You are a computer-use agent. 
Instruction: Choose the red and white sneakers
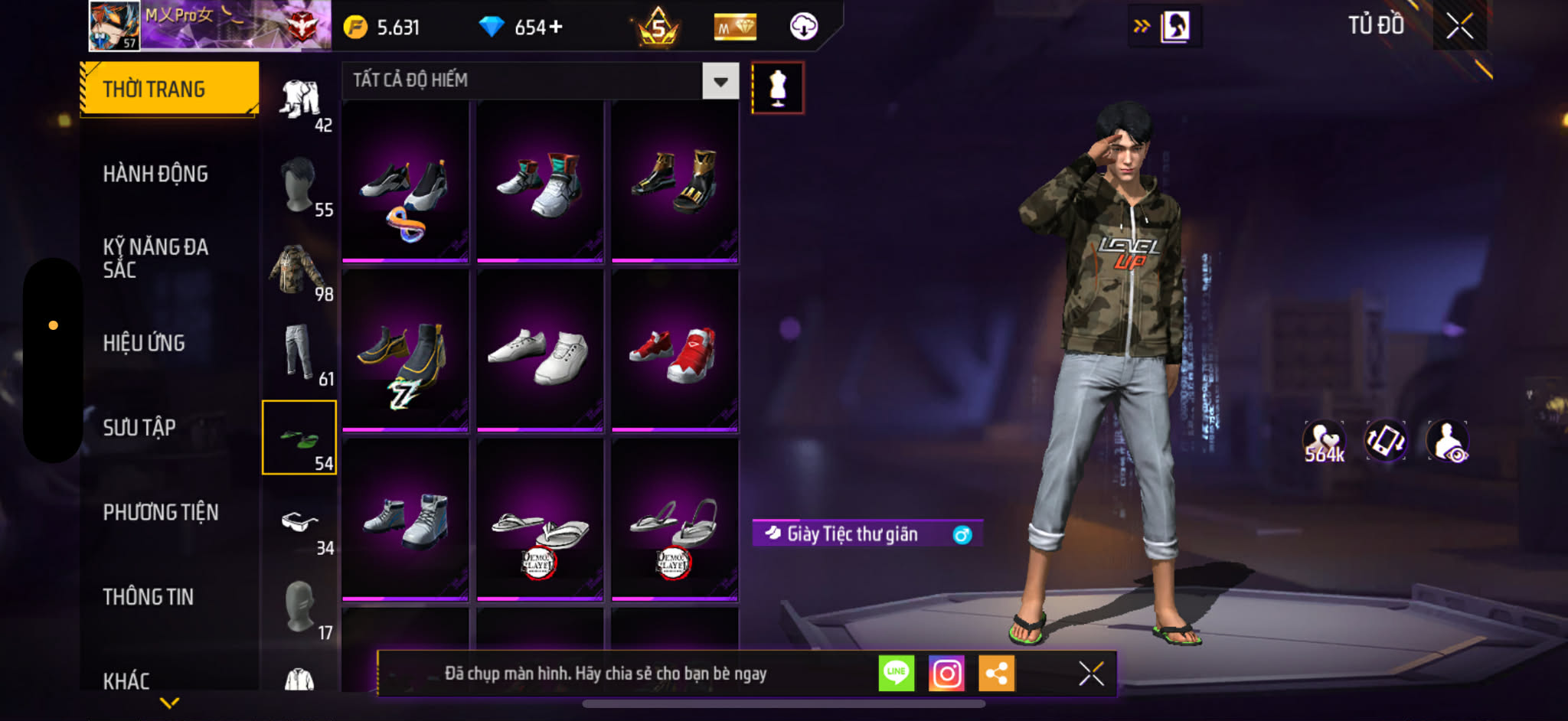pos(675,351)
